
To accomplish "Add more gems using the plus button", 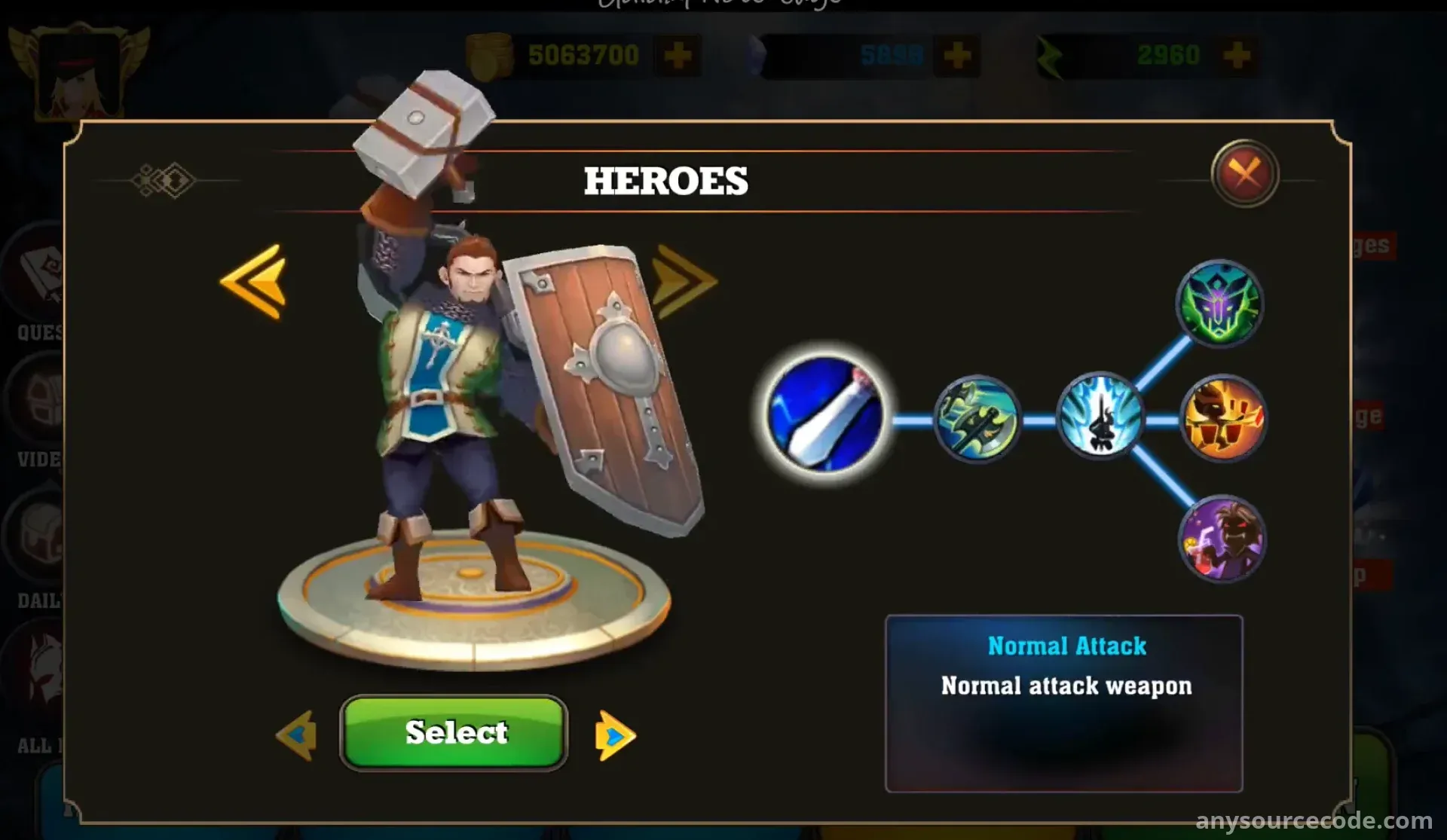I will point(957,55).
